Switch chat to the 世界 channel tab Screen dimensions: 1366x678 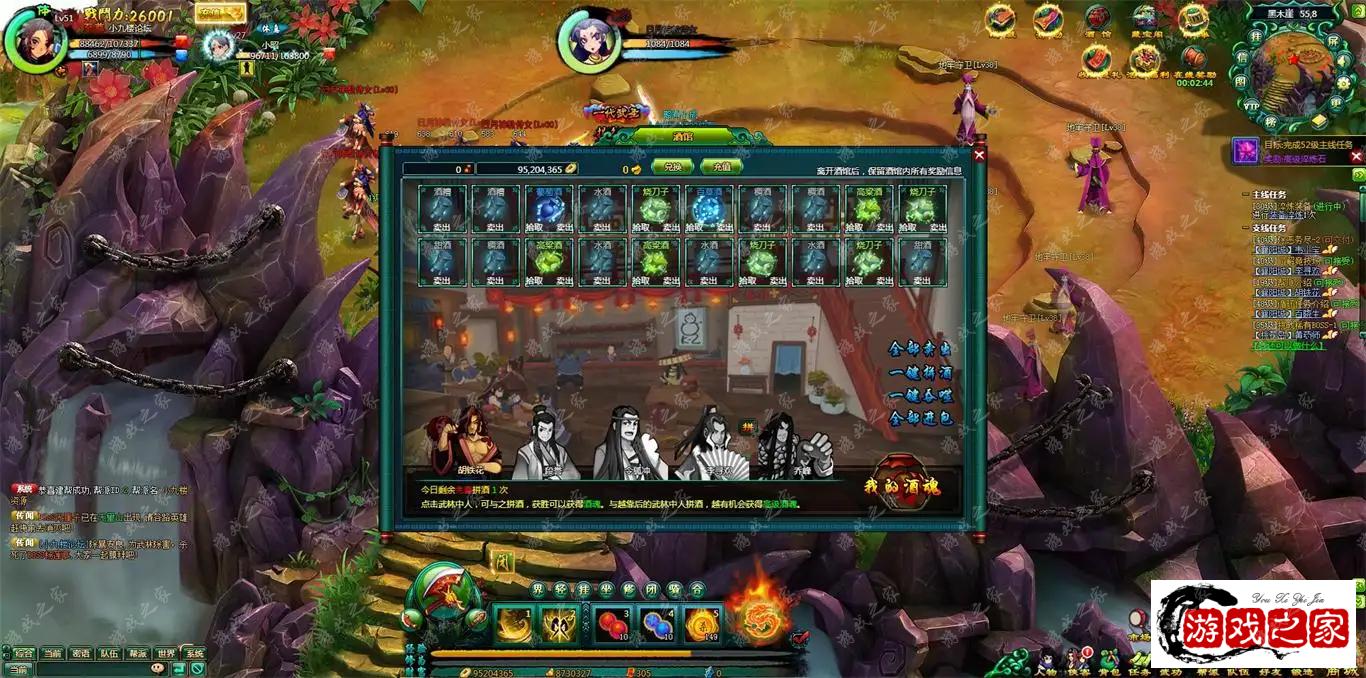click(x=165, y=653)
